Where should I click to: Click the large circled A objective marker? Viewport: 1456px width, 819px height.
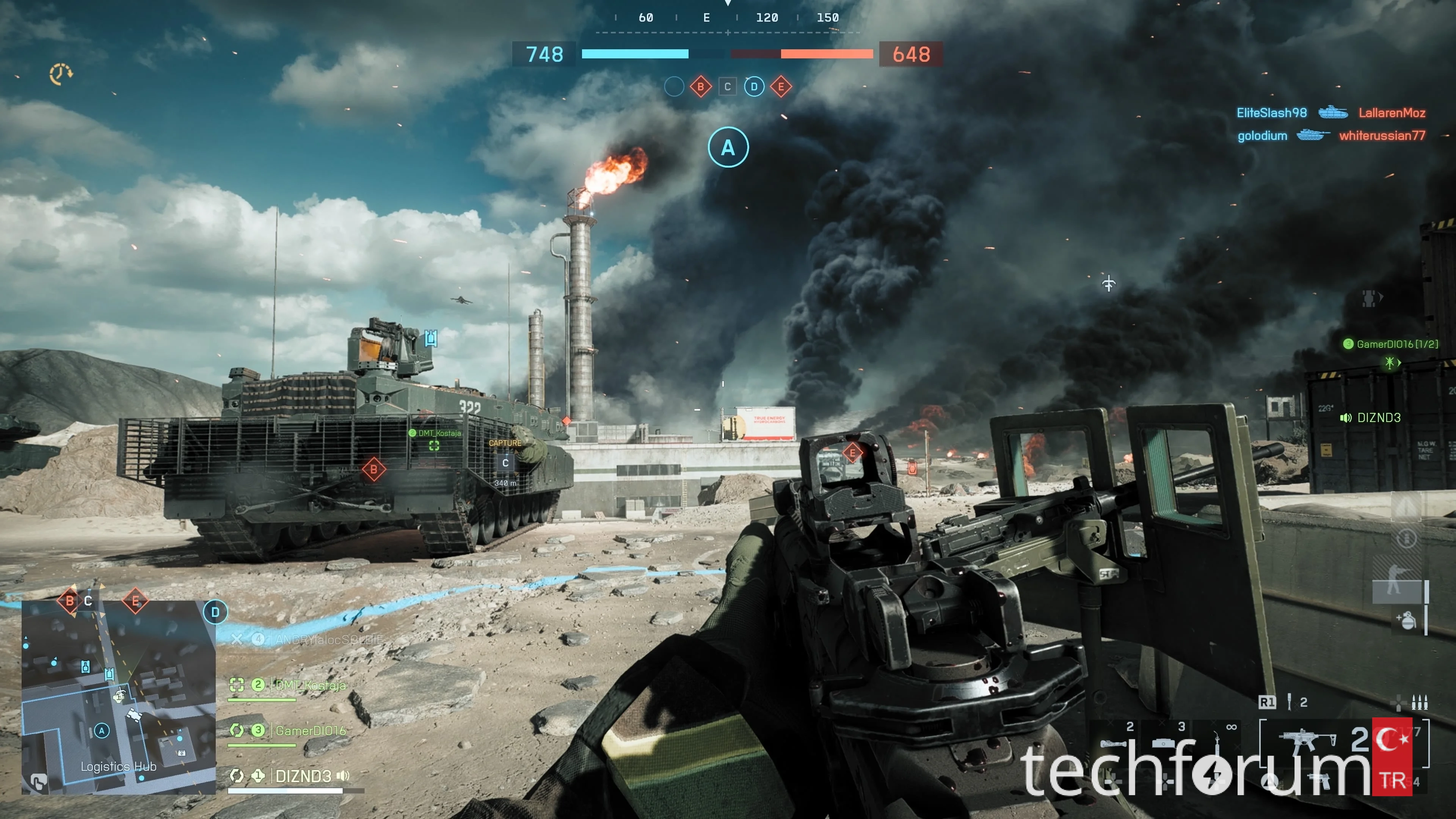(728, 147)
